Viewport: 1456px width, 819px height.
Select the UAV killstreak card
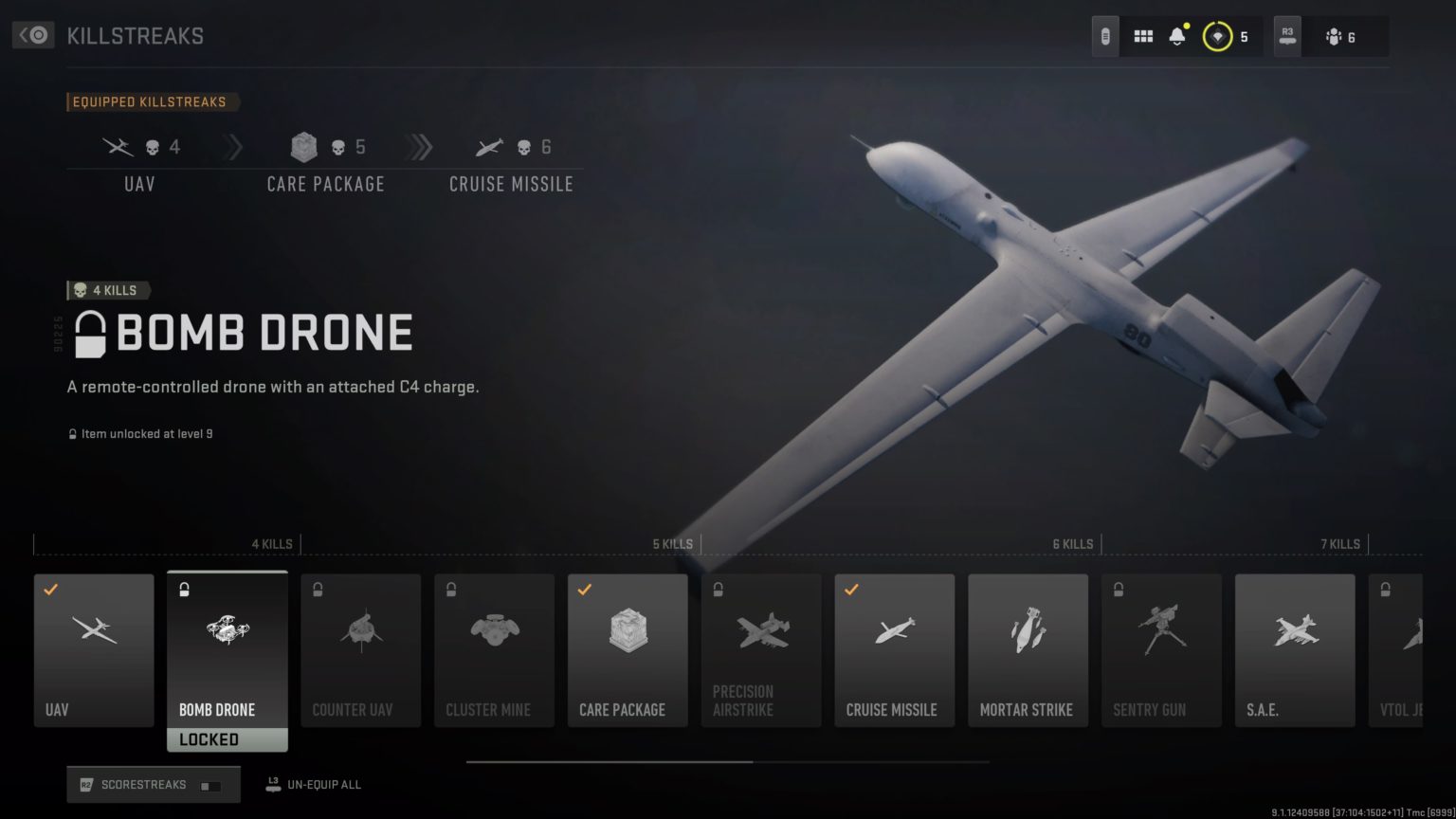click(93, 650)
